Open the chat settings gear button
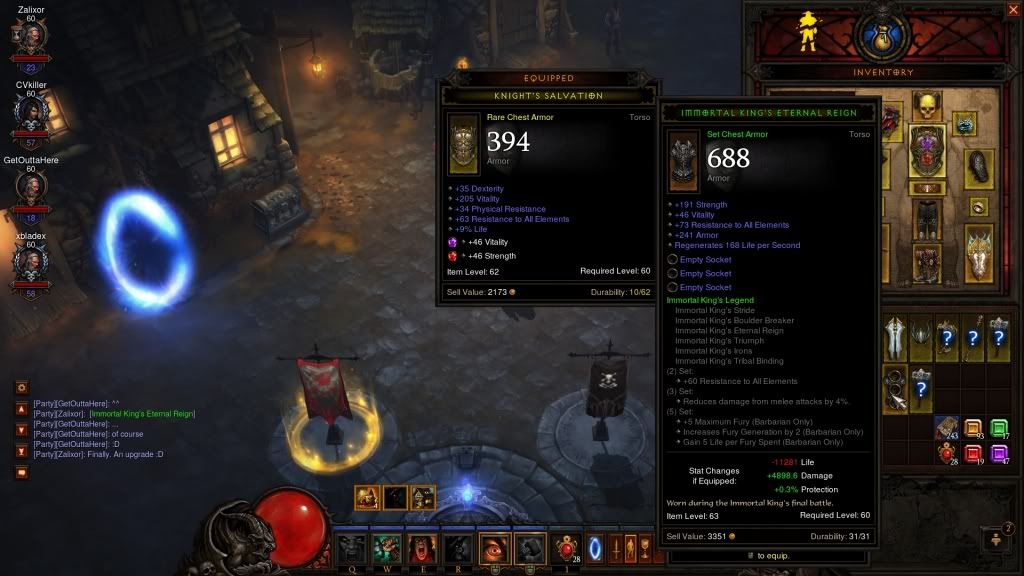Image resolution: width=1024 pixels, height=576 pixels. (x=21, y=387)
